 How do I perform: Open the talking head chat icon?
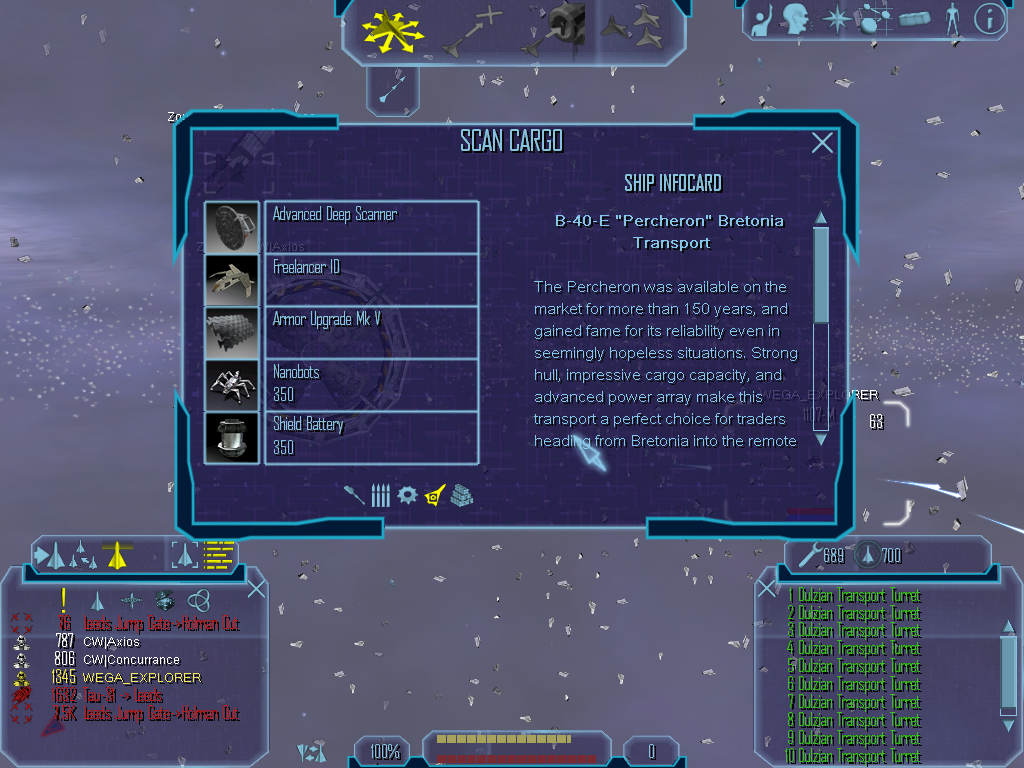click(795, 17)
